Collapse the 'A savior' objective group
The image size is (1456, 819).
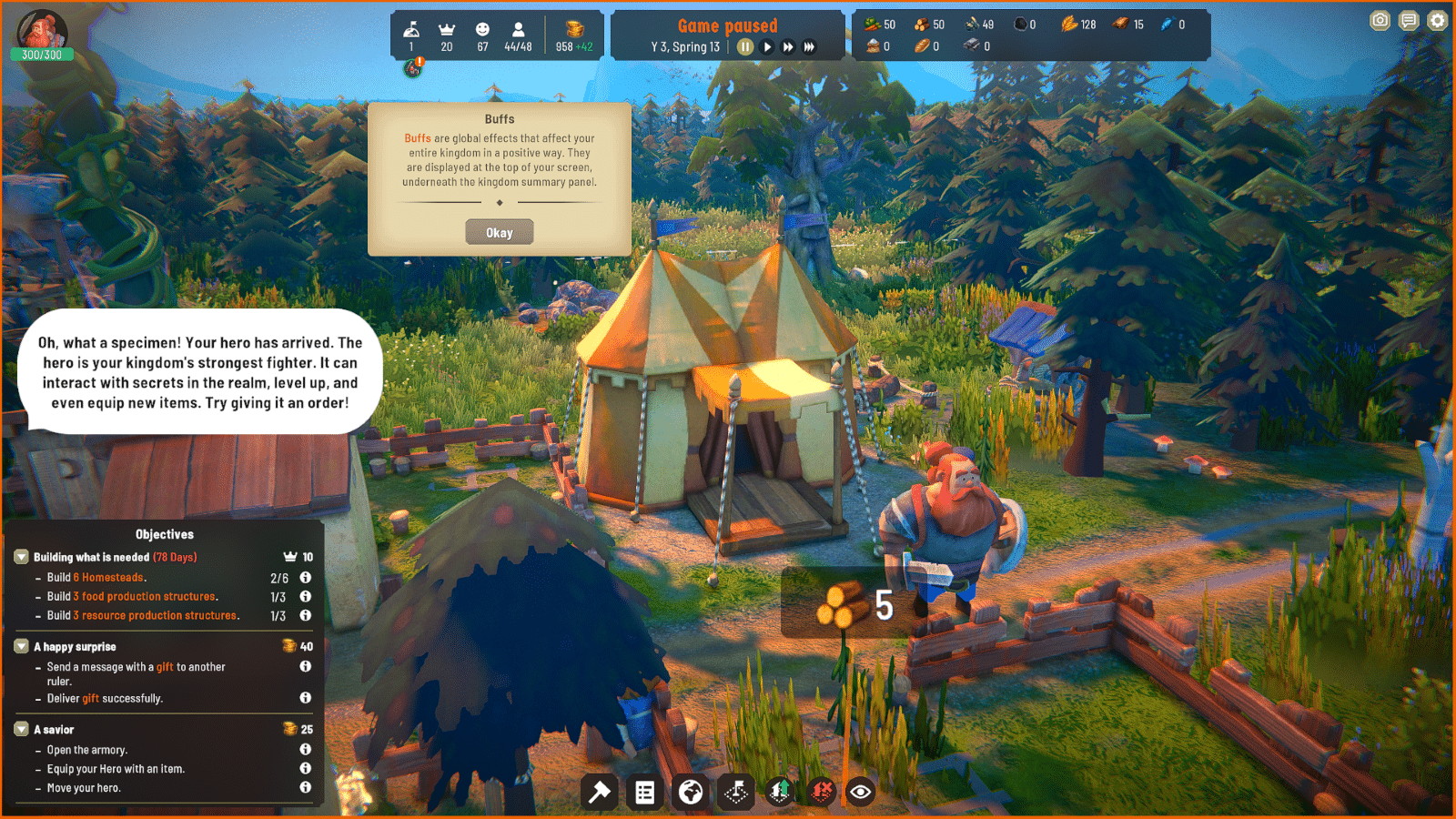21,729
